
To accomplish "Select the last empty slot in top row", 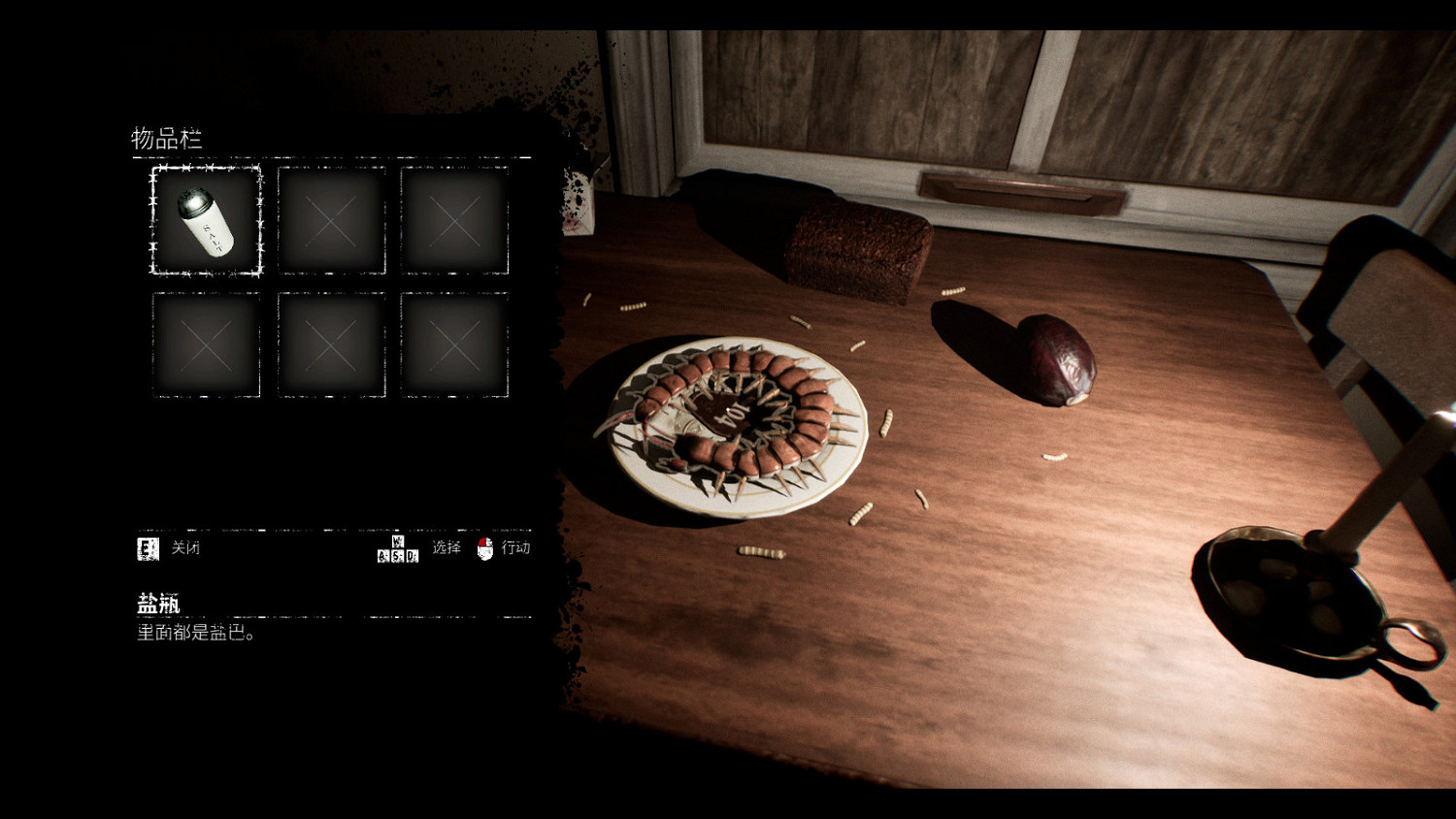I will pyautogui.click(x=454, y=221).
